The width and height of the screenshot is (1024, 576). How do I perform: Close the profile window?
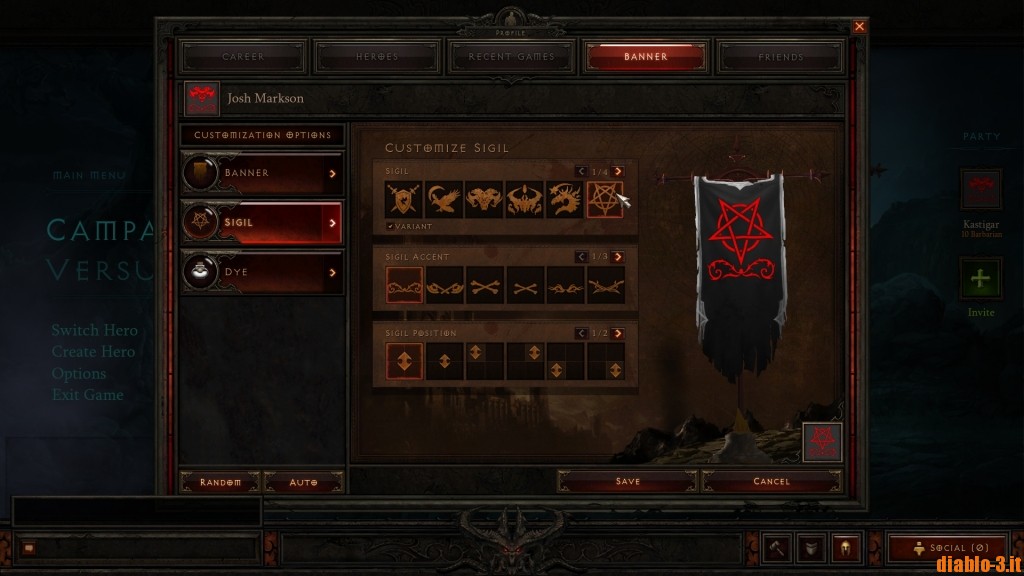coord(859,27)
